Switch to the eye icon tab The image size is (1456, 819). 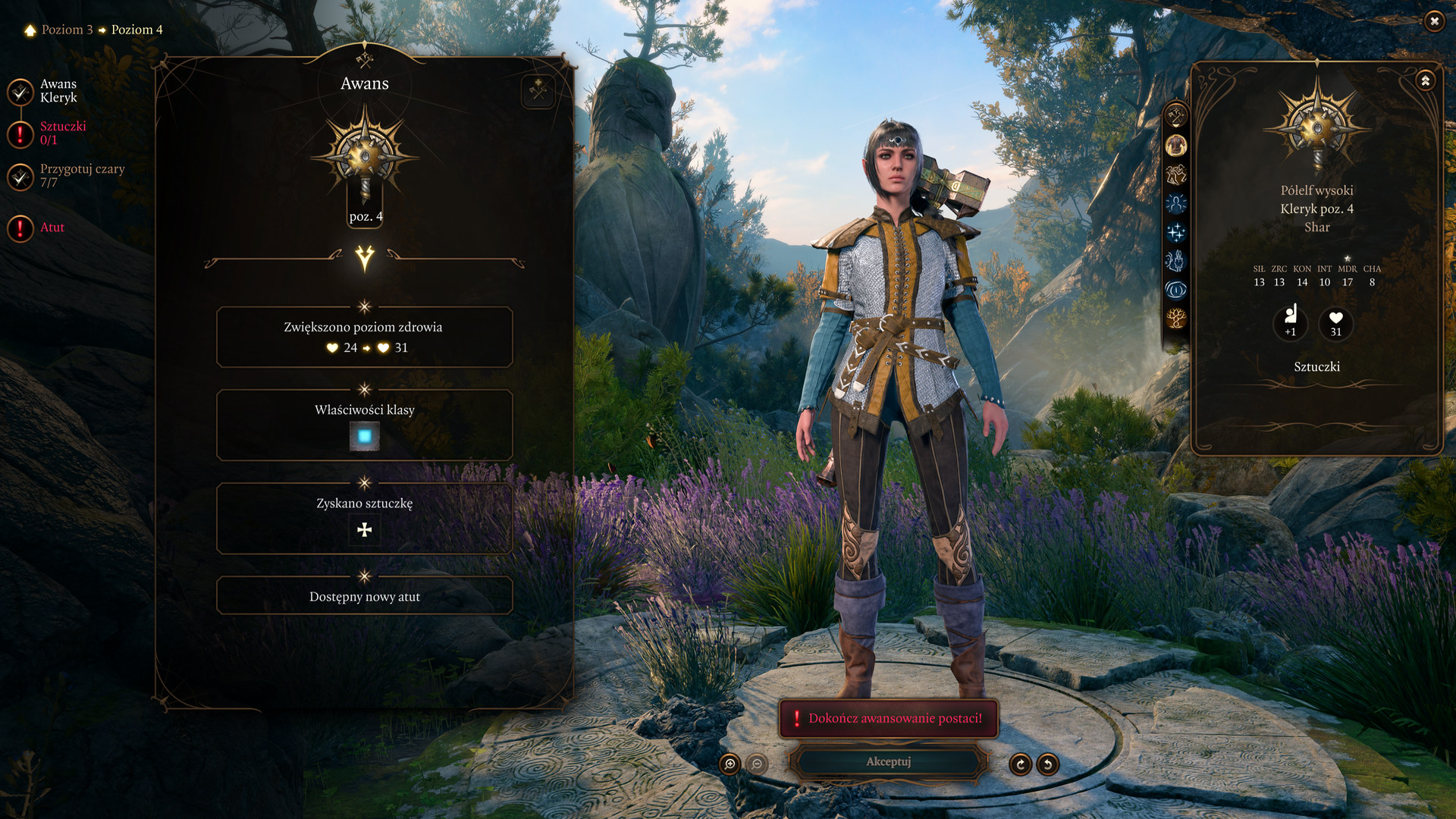click(1175, 290)
